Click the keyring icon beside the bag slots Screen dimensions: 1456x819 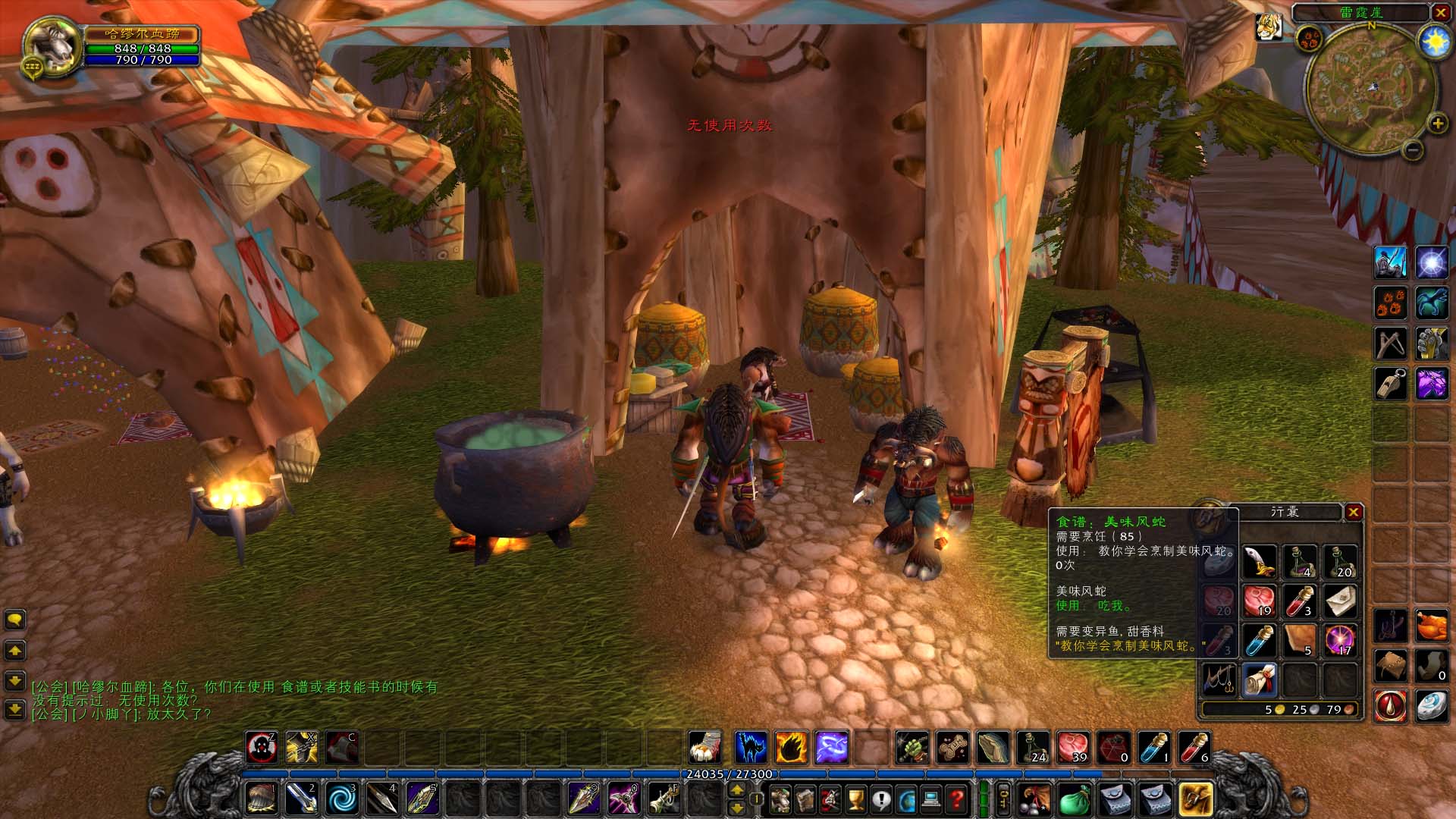(1003, 796)
